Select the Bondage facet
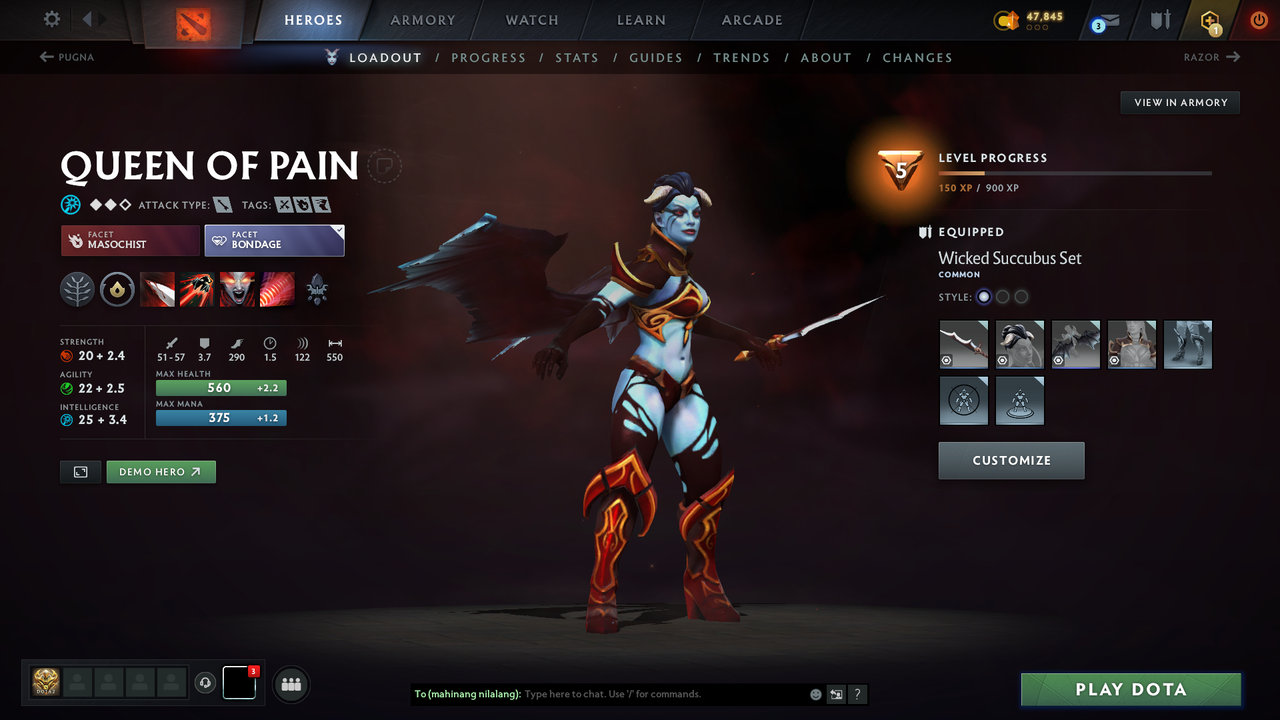The image size is (1280, 720). click(x=274, y=240)
